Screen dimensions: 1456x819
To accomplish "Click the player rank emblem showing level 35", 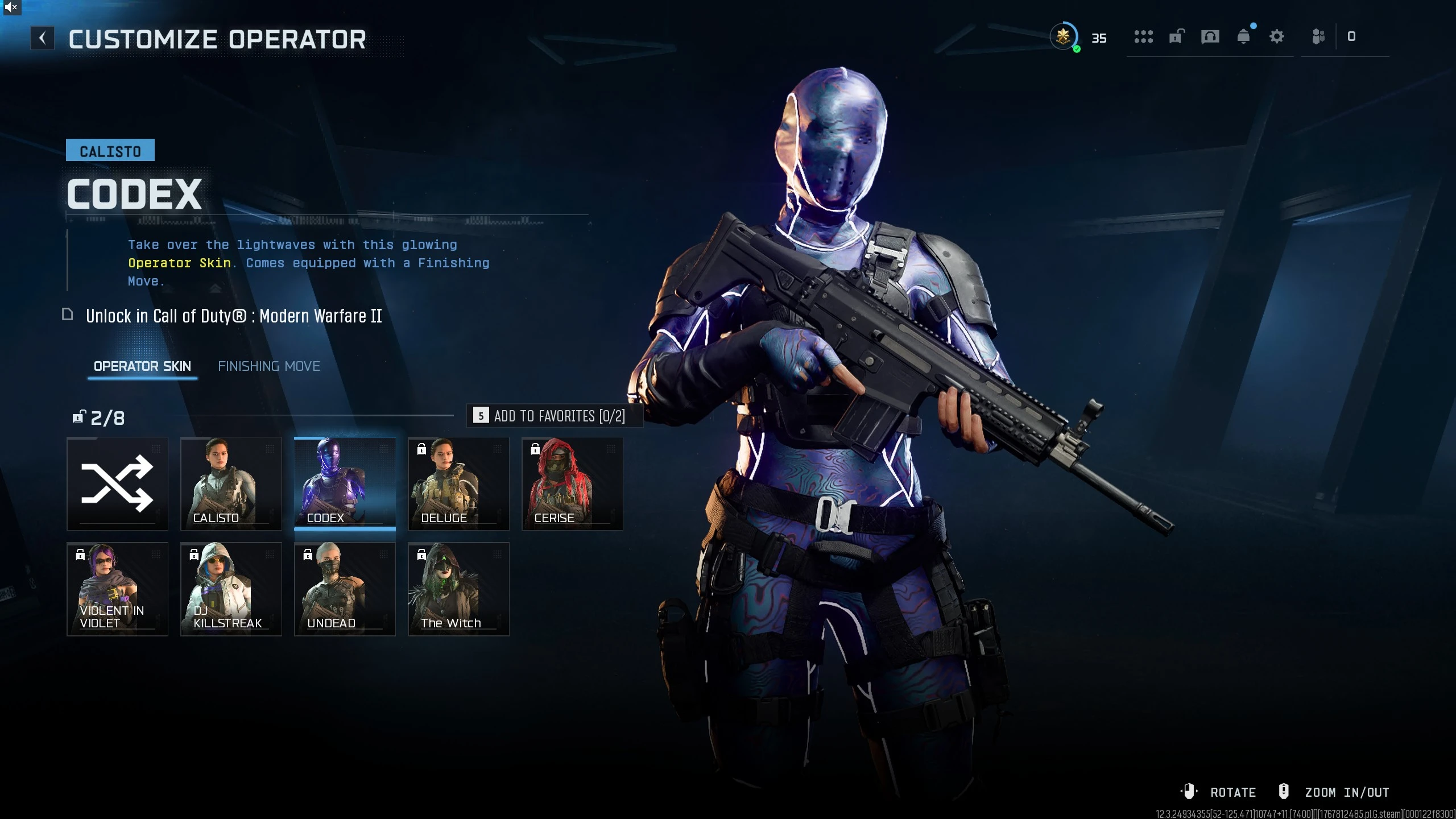I will click(1065, 36).
